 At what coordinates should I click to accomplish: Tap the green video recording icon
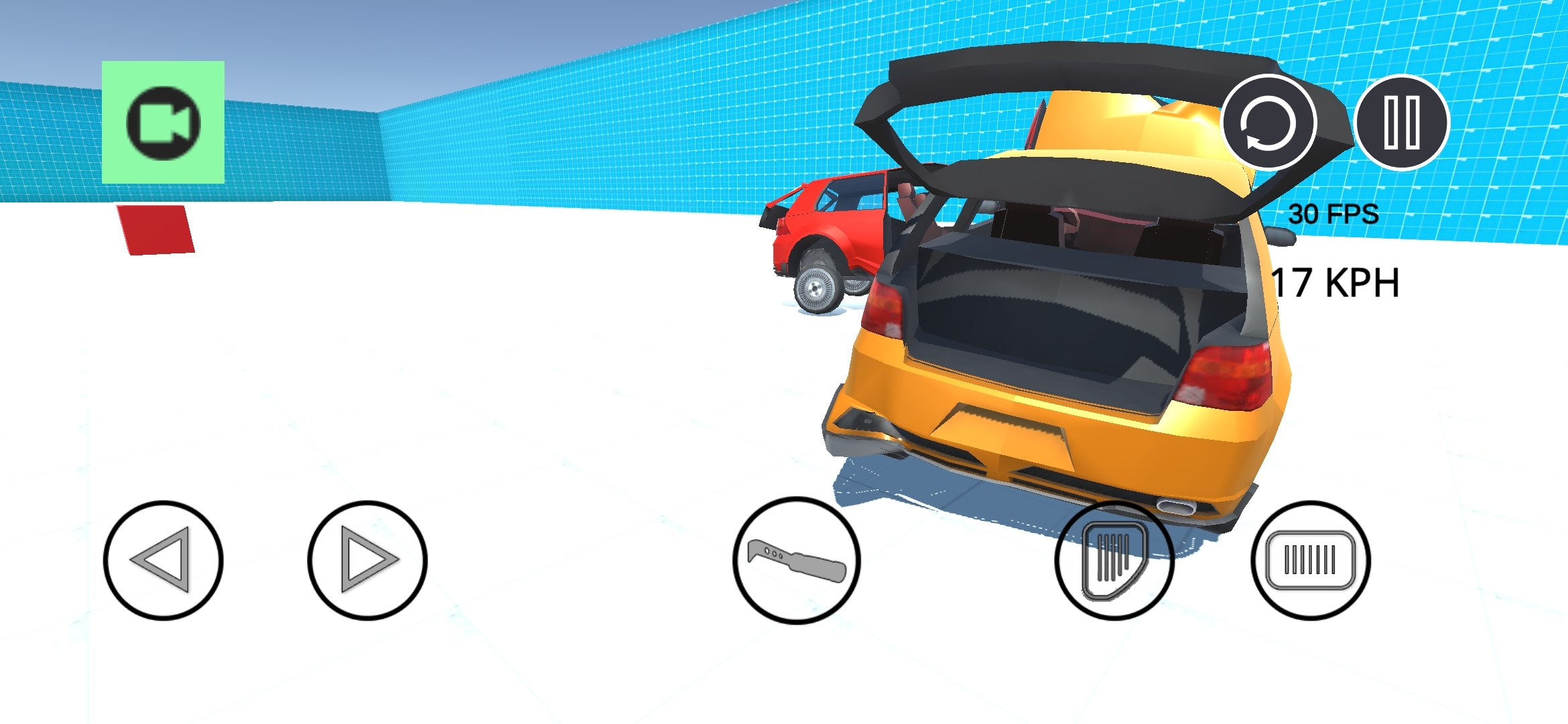click(x=162, y=123)
